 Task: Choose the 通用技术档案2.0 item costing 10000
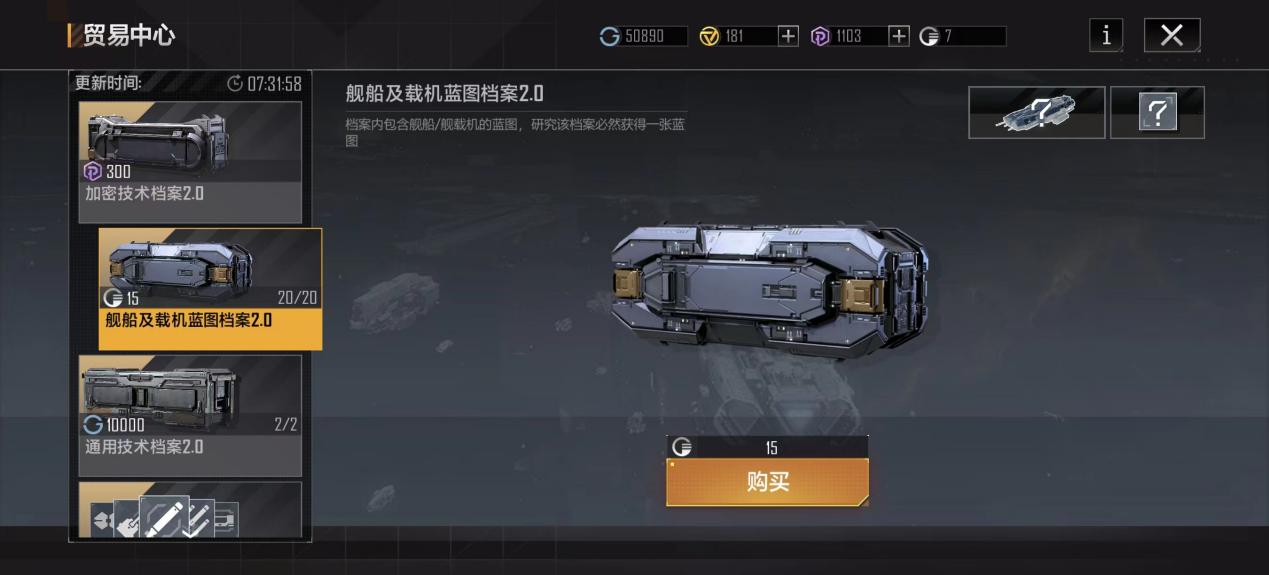(x=190, y=415)
